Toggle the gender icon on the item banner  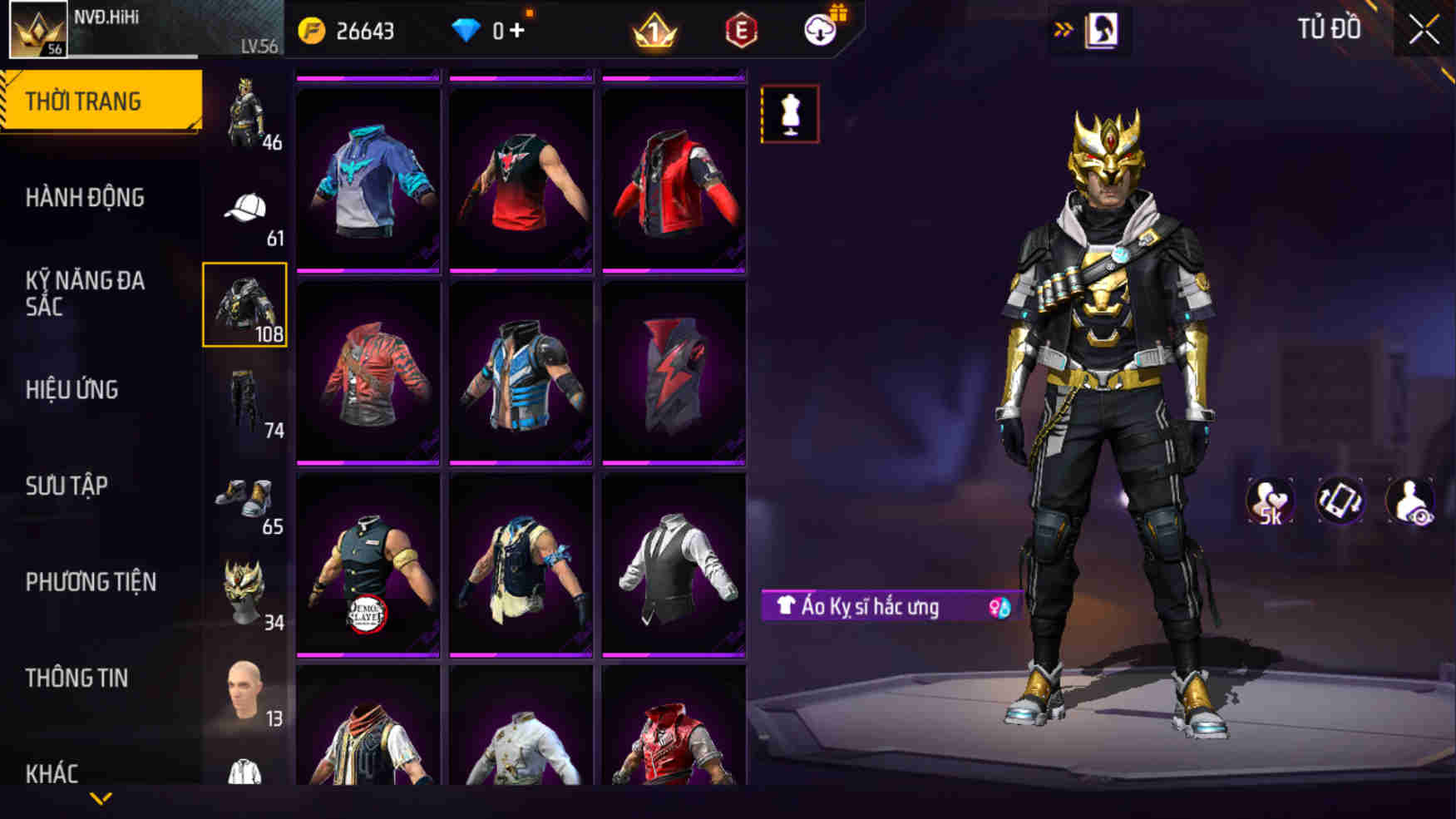[999, 608]
